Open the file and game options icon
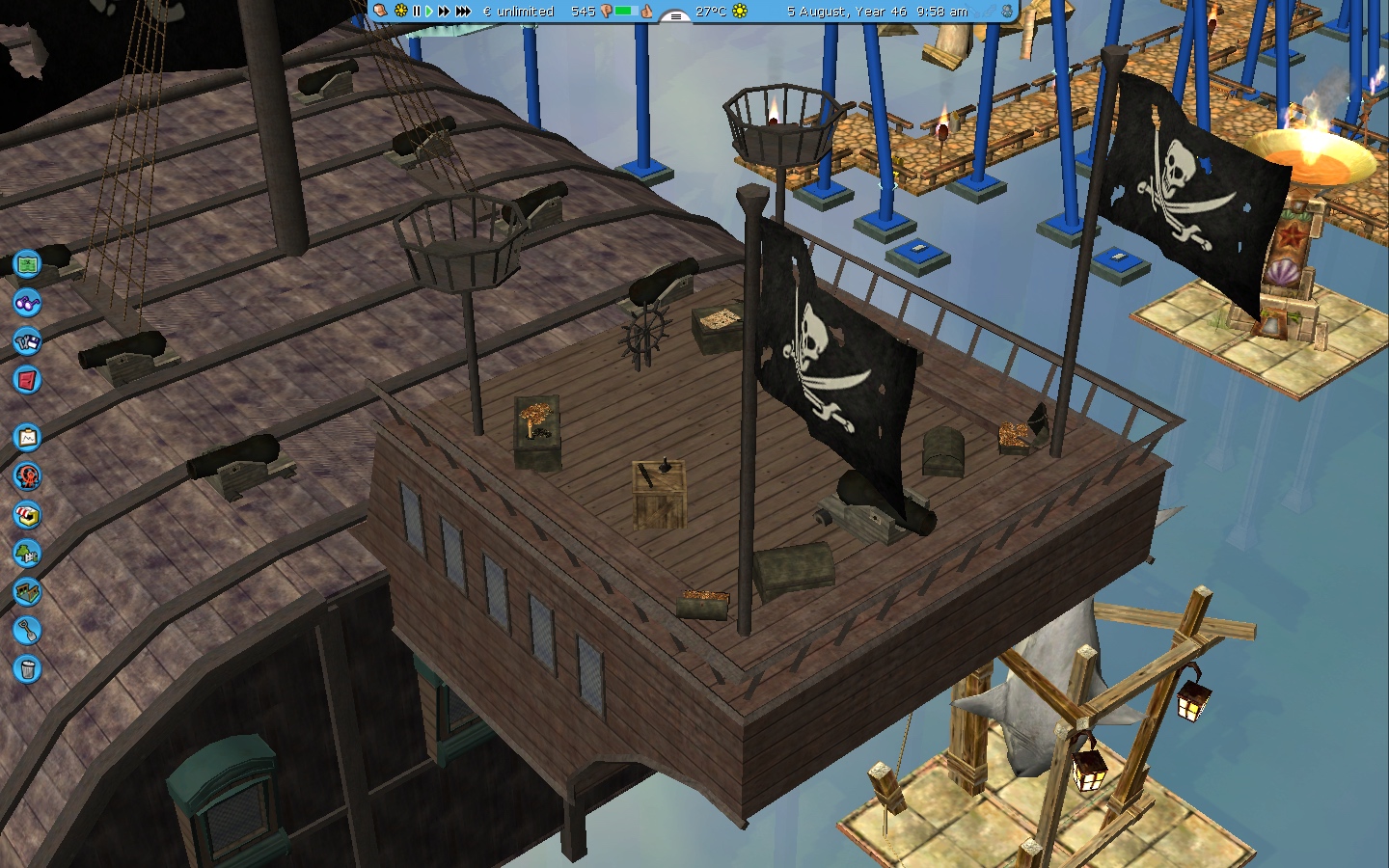The image size is (1389, 868). coord(27,341)
